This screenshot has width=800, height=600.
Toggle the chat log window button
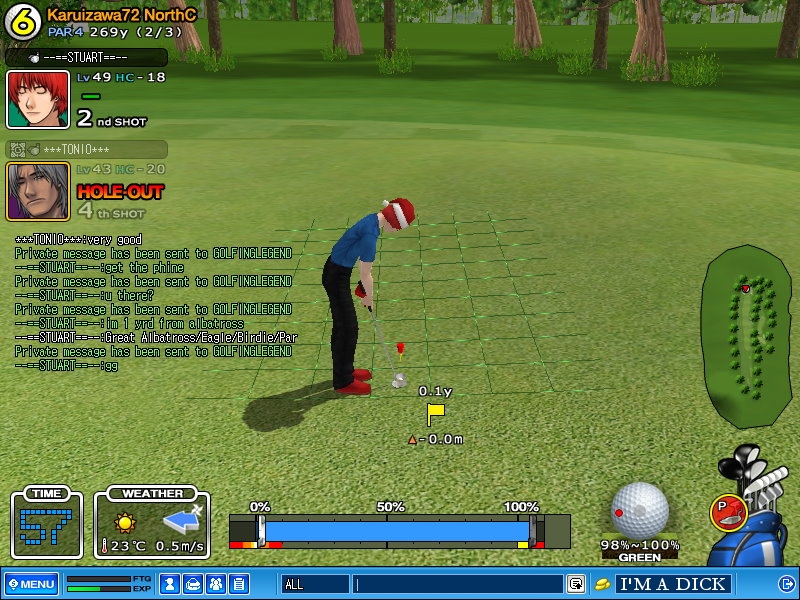point(576,584)
